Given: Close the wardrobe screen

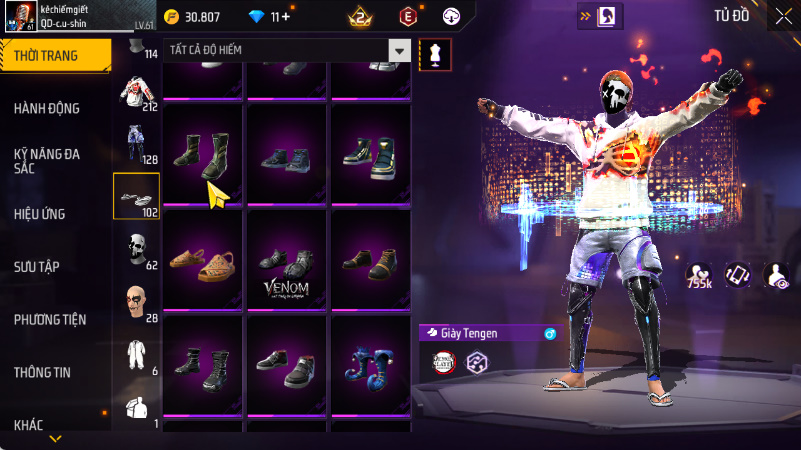Looking at the screenshot, I should coord(782,15).
